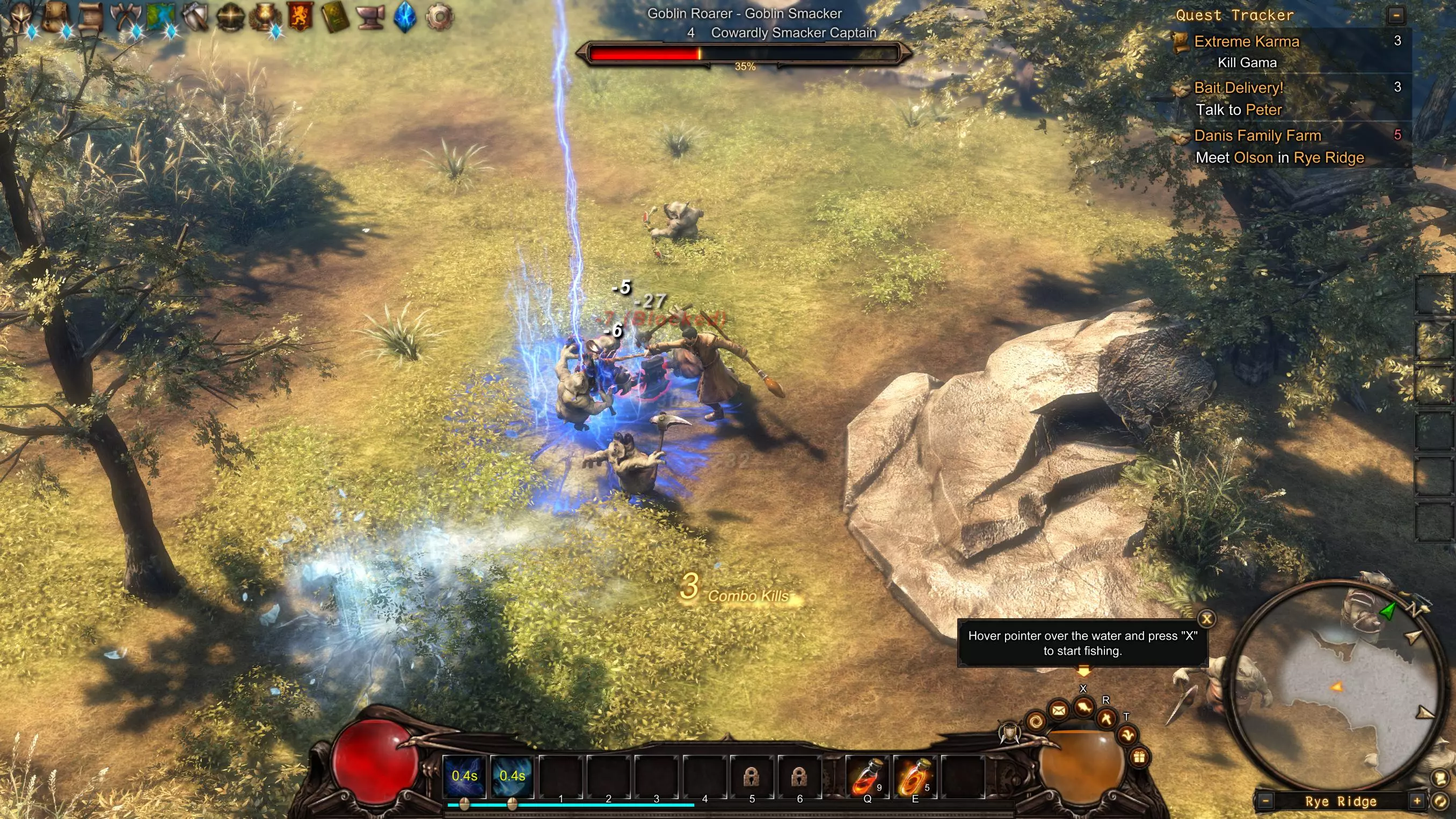Open settings with the gear icon
This screenshot has height=819, width=1456.
click(440, 17)
